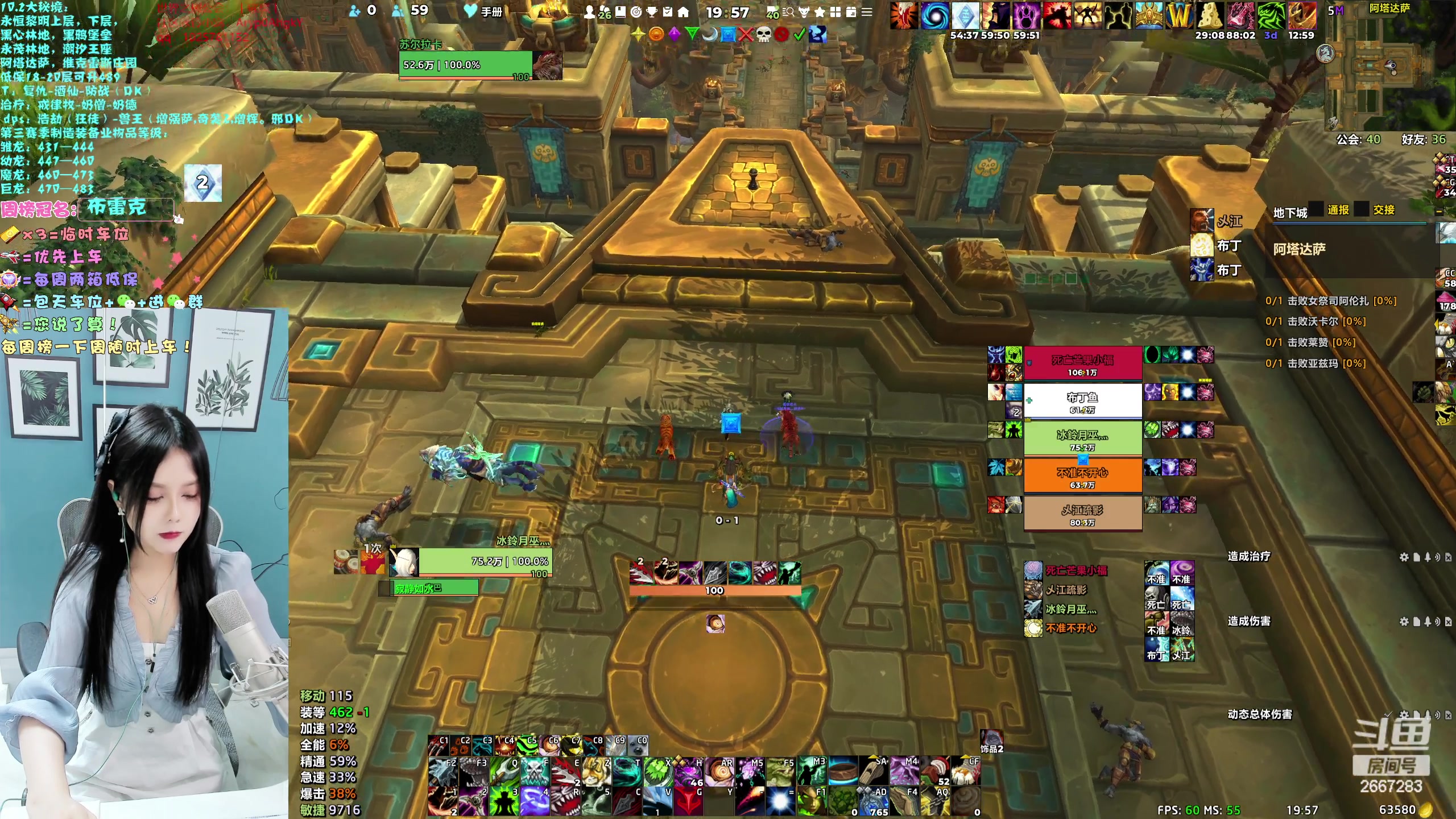The width and height of the screenshot is (1456, 819).
Task: Select the orange 不准不开心 party frame
Action: tap(1082, 477)
